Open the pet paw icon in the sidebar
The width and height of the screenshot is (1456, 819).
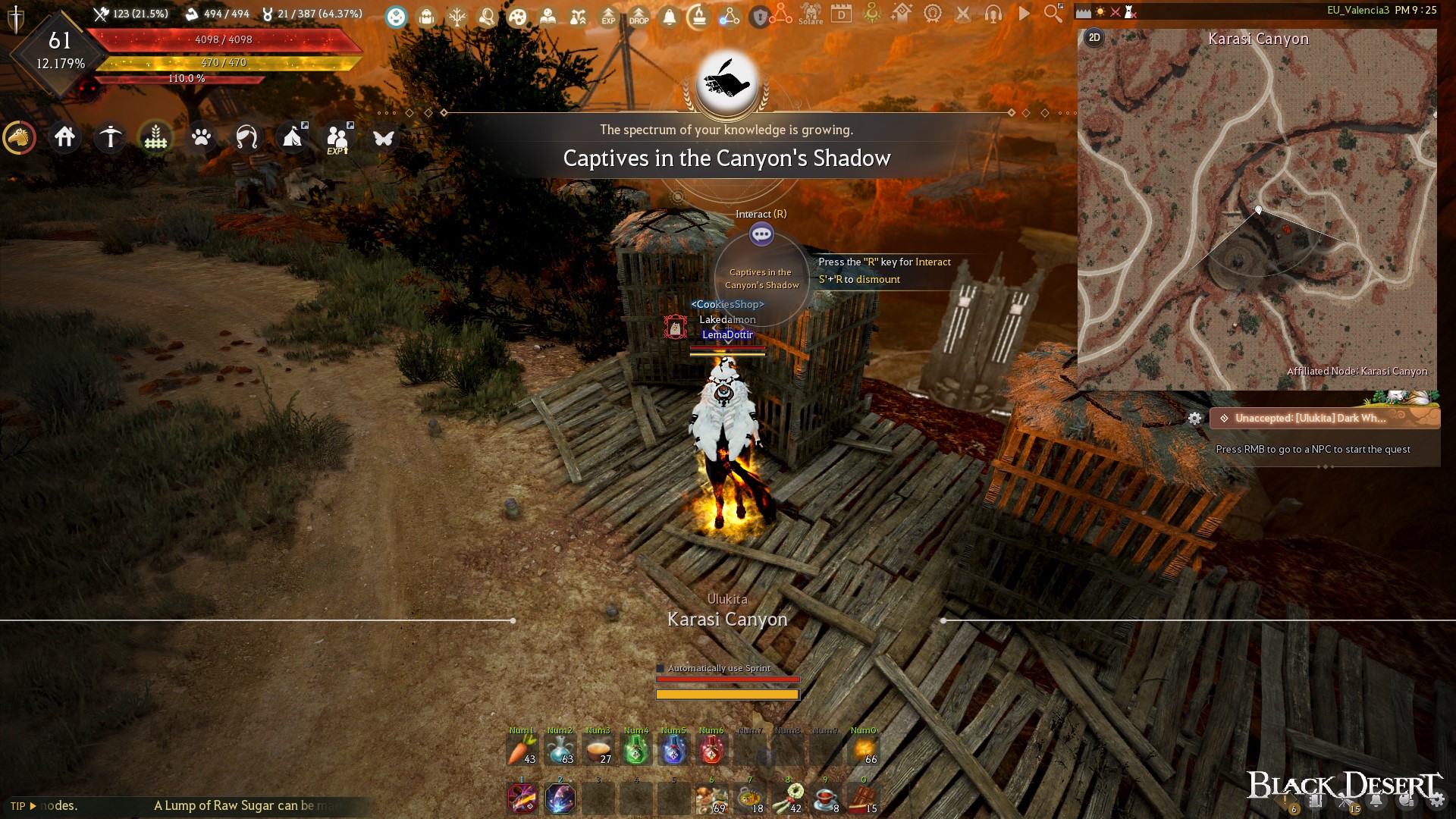click(x=201, y=137)
